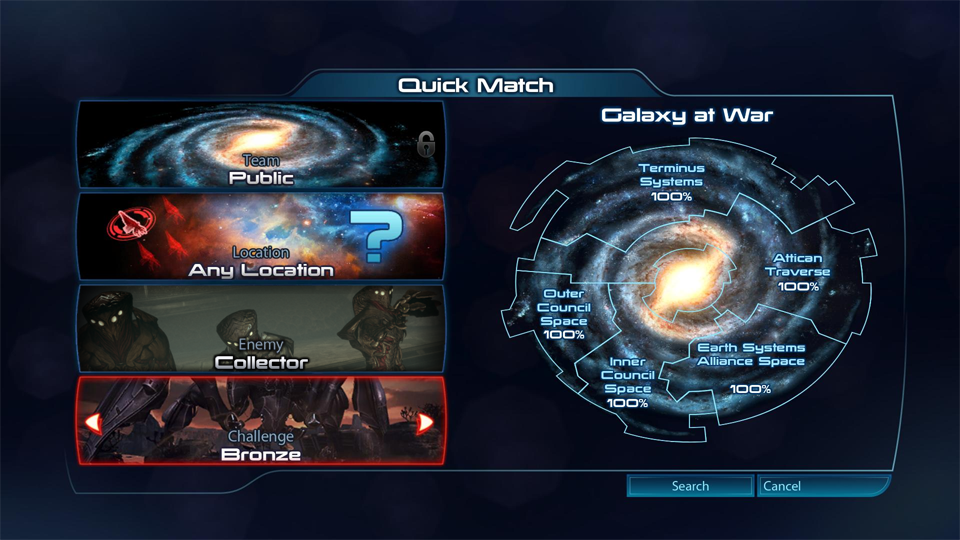Start the Search for a match
The image size is (960, 540).
click(690, 486)
